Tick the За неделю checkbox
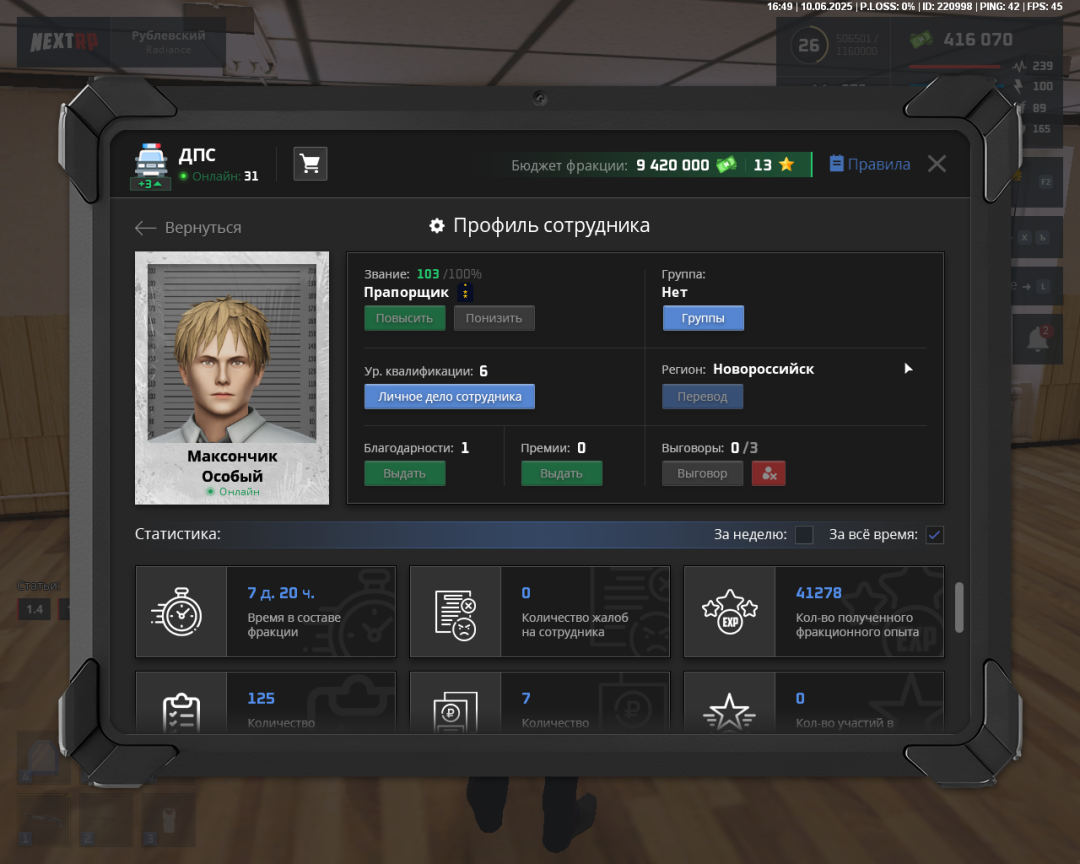This screenshot has height=864, width=1080. click(804, 535)
